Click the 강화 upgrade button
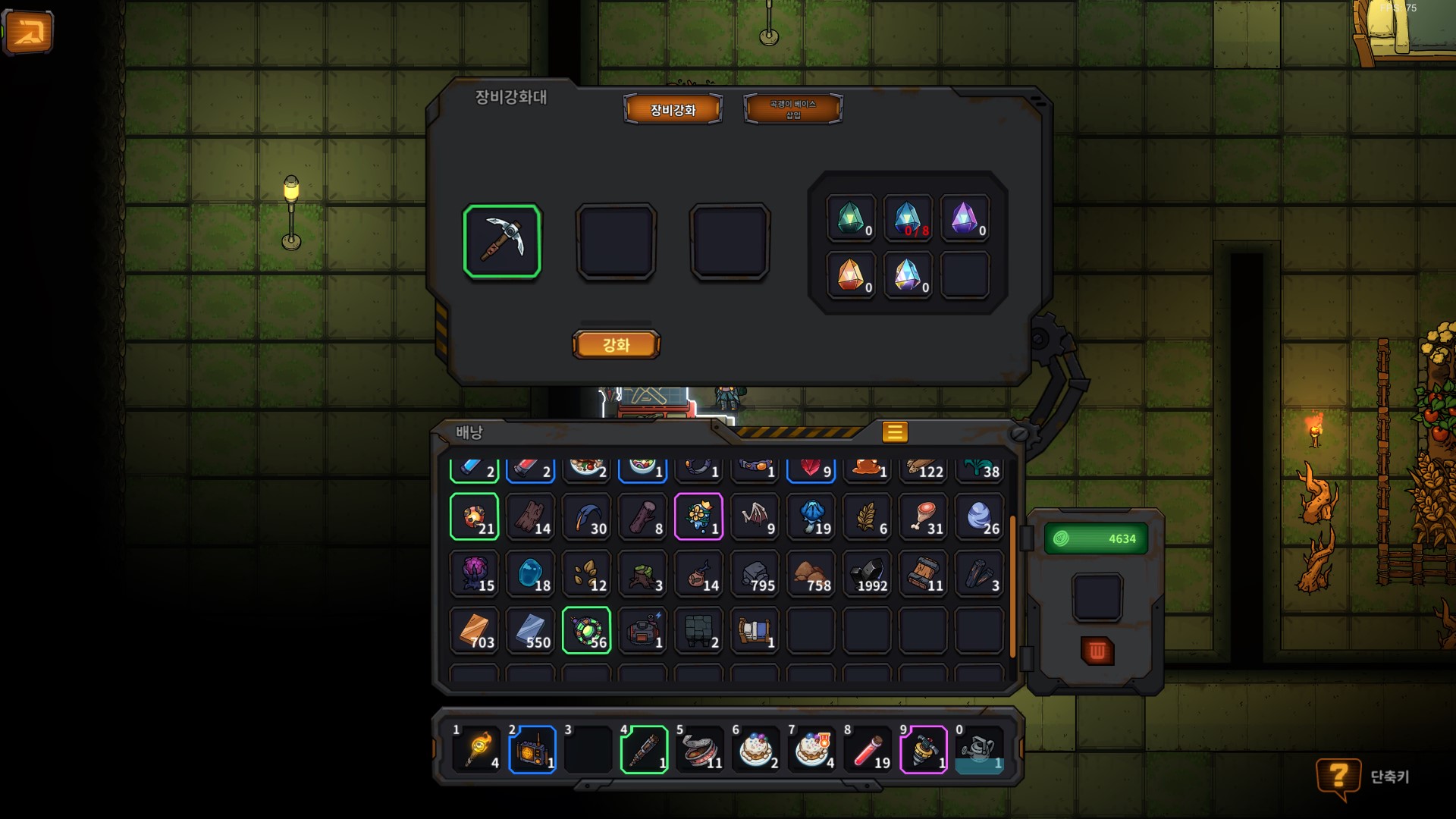This screenshot has height=819, width=1456. click(616, 345)
